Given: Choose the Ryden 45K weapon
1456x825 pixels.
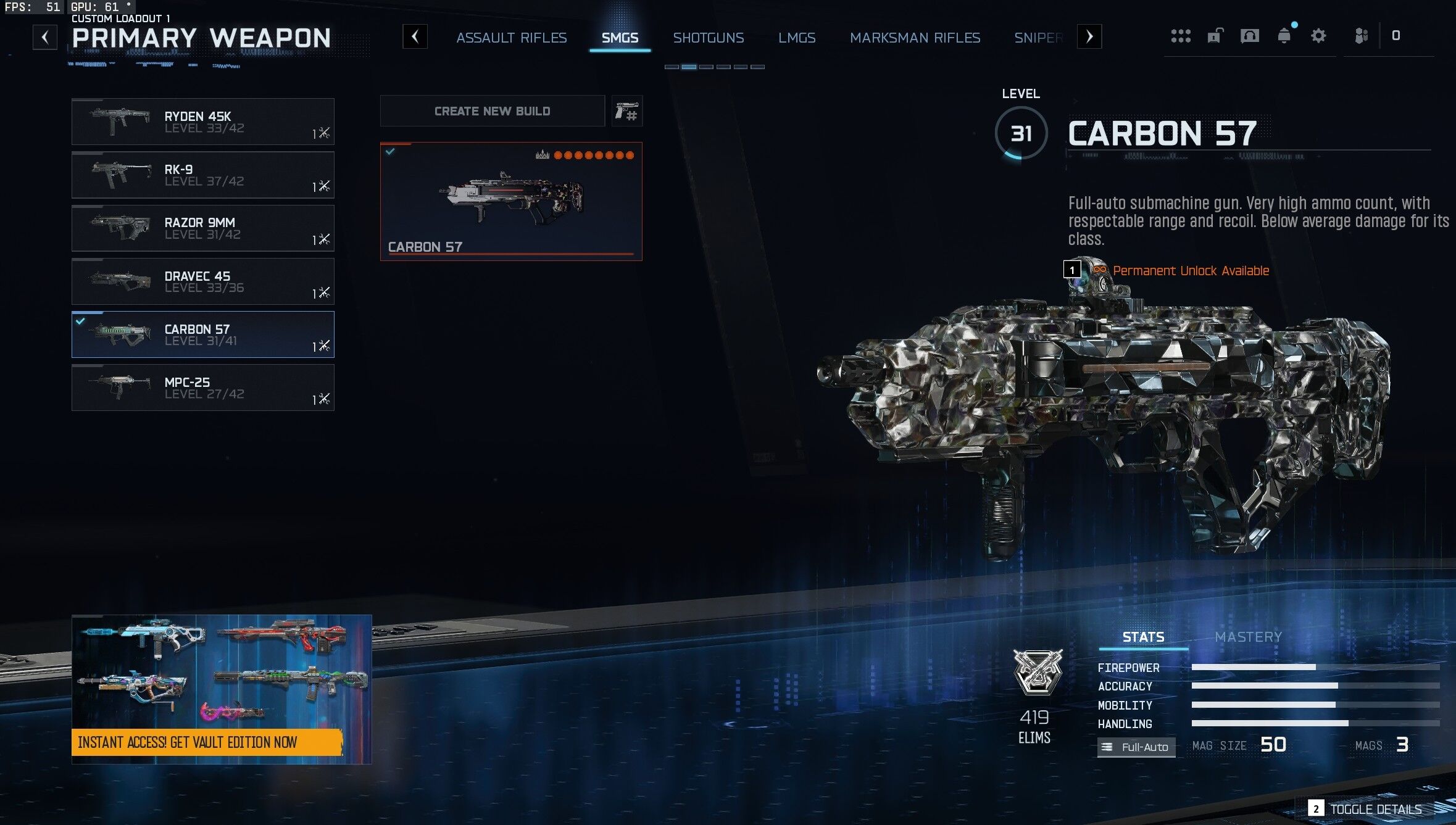Looking at the screenshot, I should [202, 122].
